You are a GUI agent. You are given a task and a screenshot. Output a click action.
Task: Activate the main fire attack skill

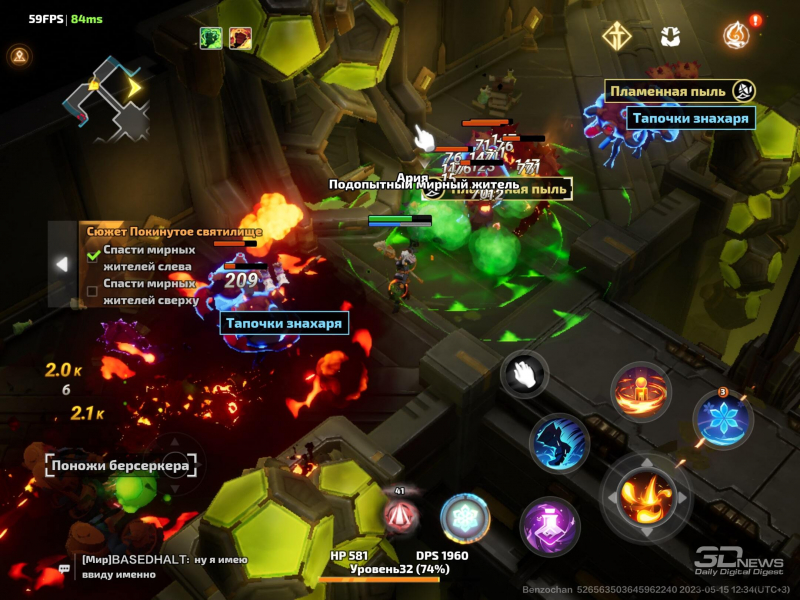pyautogui.click(x=641, y=495)
